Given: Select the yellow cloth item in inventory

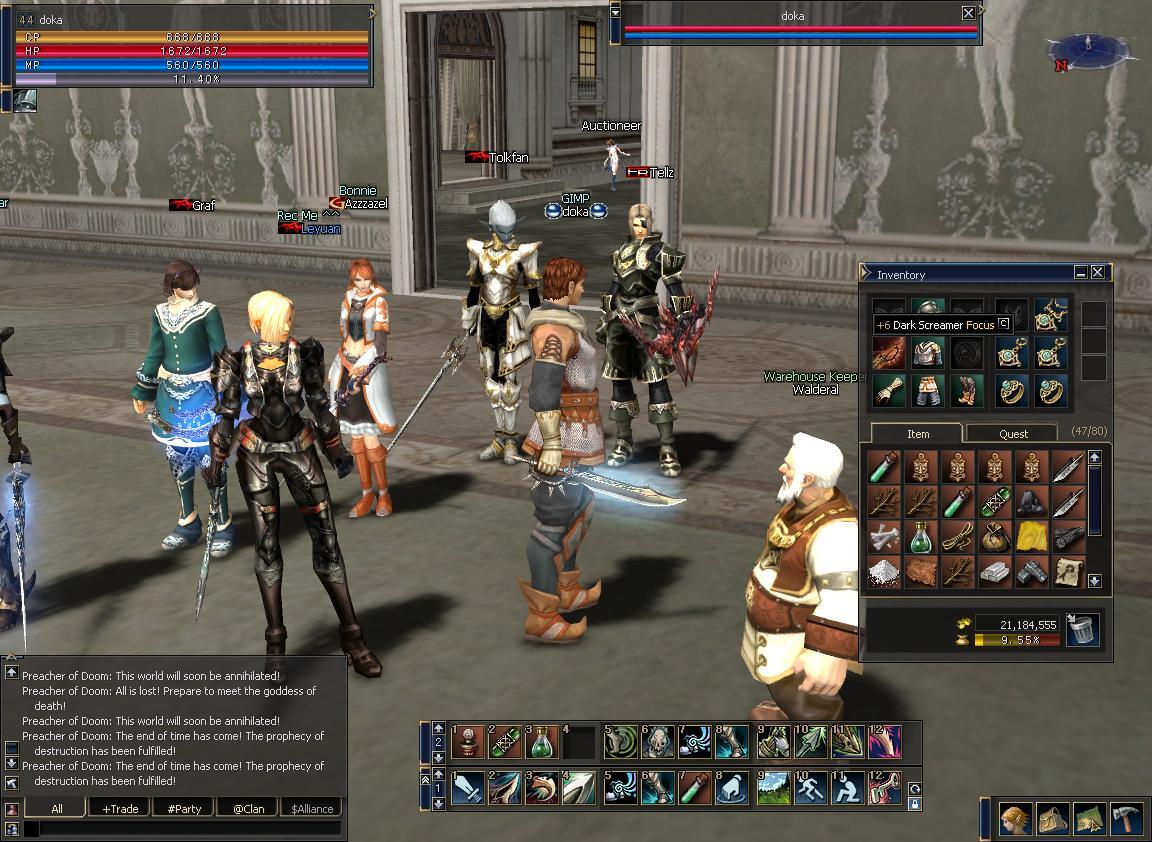Looking at the screenshot, I should 1031,538.
